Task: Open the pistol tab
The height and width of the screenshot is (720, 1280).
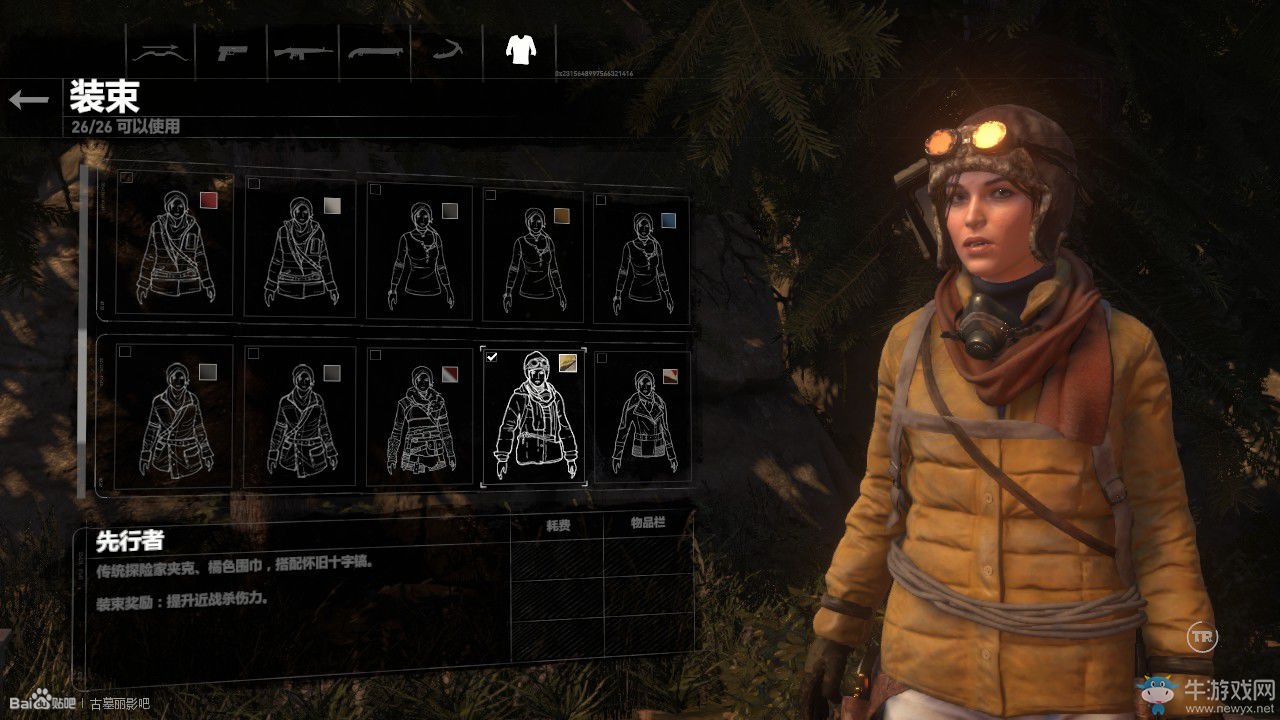Action: click(x=234, y=51)
